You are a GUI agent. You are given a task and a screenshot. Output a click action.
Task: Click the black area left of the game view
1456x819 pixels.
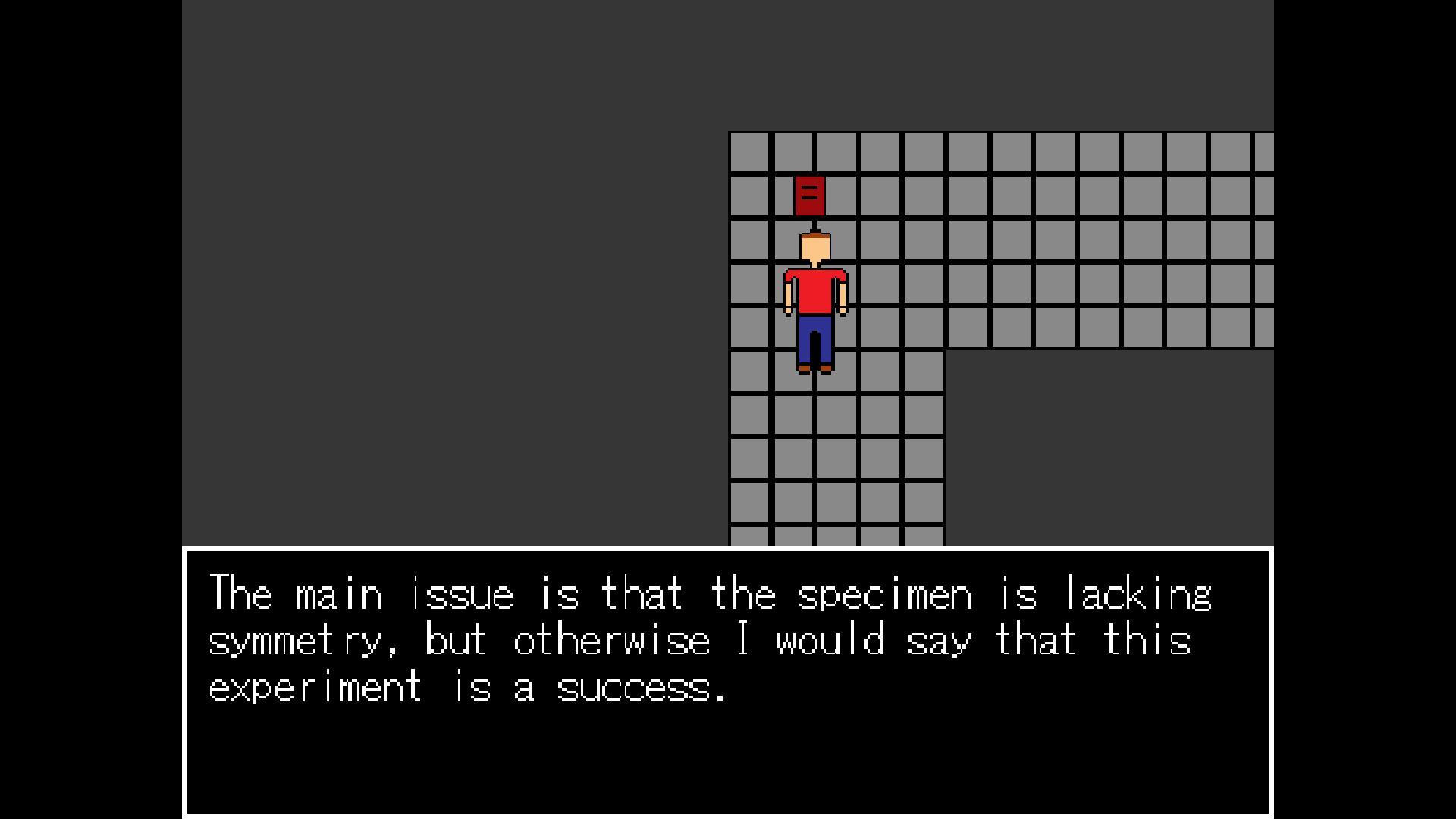pyautogui.click(x=91, y=303)
